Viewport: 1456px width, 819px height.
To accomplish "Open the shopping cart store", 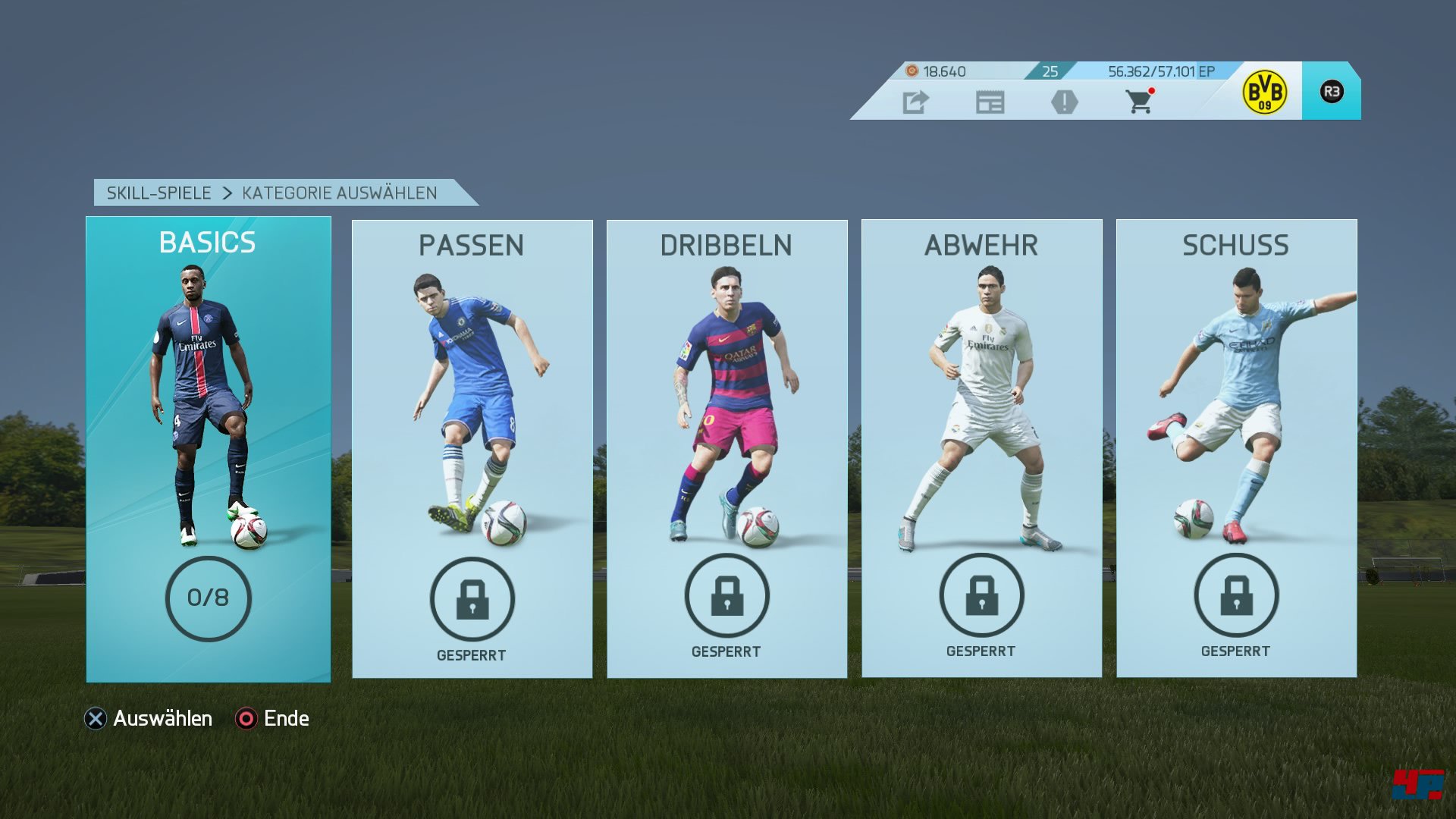I will pos(1139,101).
